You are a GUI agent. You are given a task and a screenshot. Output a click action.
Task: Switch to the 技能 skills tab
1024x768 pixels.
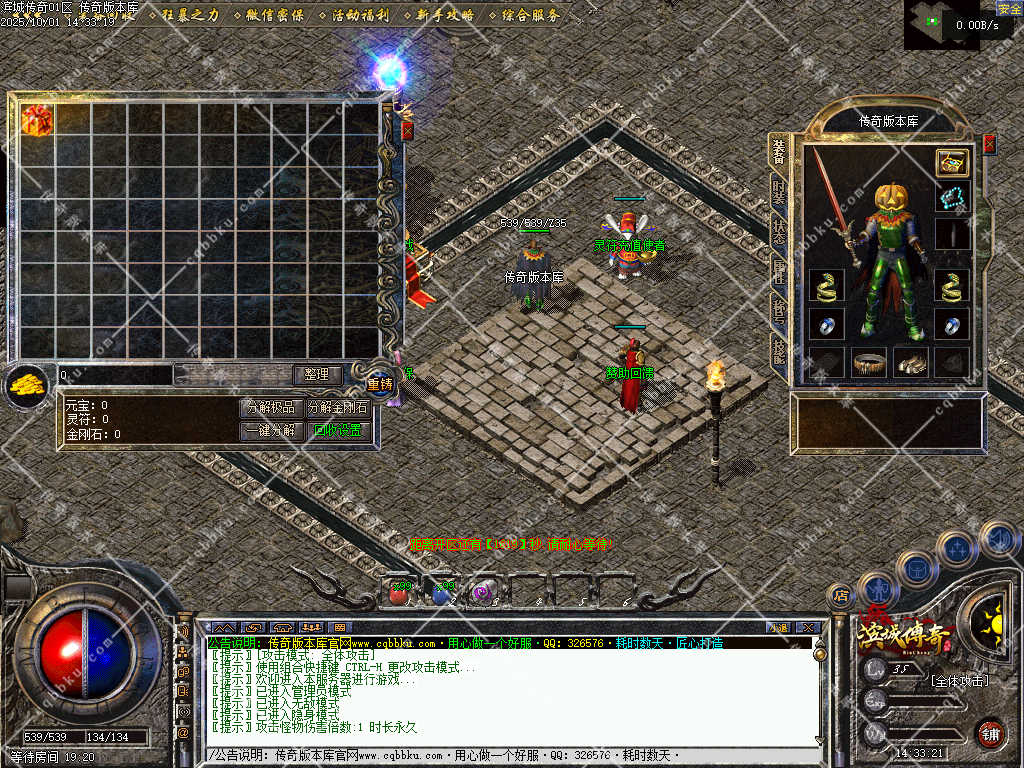point(779,348)
